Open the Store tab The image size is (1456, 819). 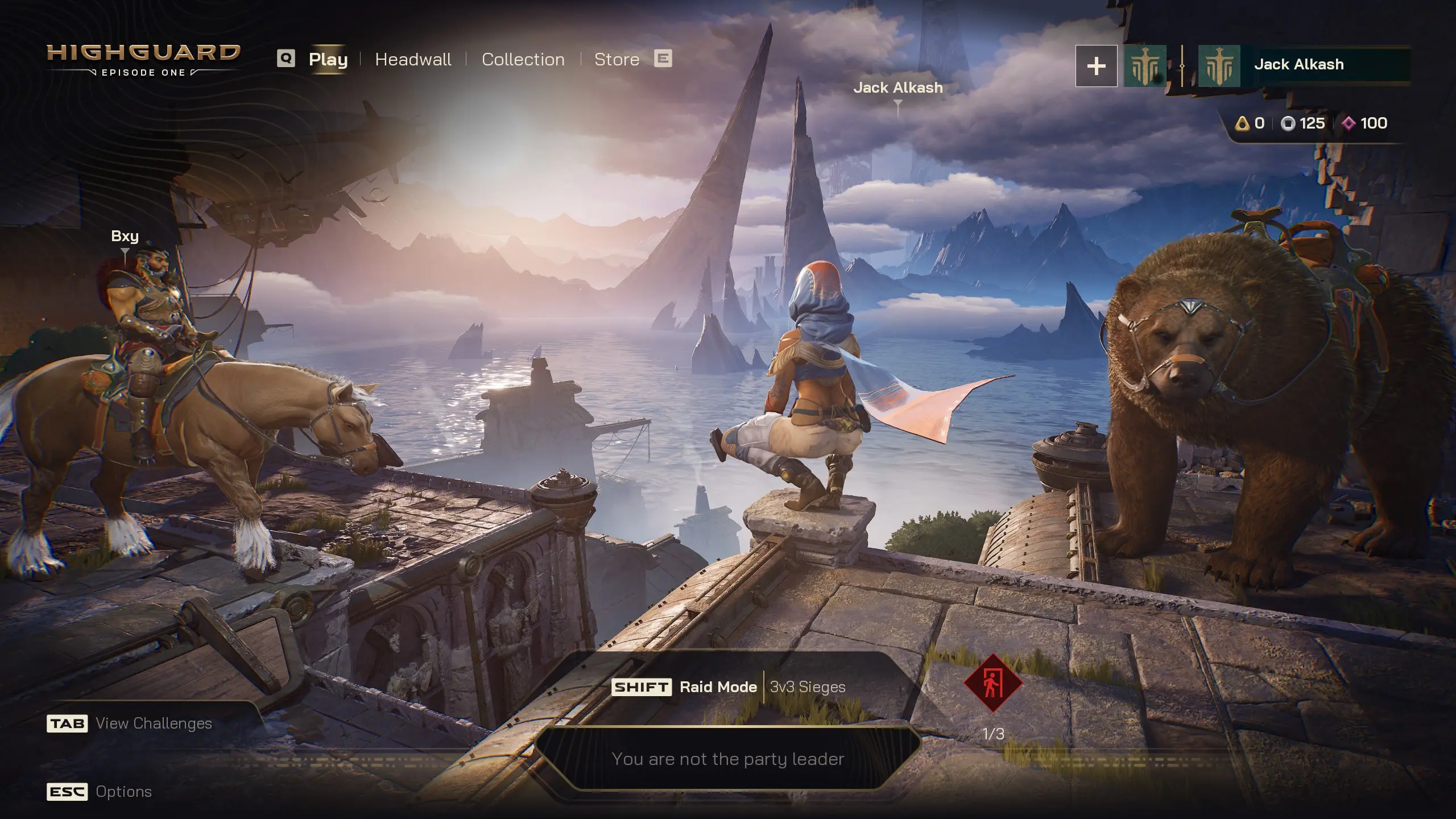point(617,59)
